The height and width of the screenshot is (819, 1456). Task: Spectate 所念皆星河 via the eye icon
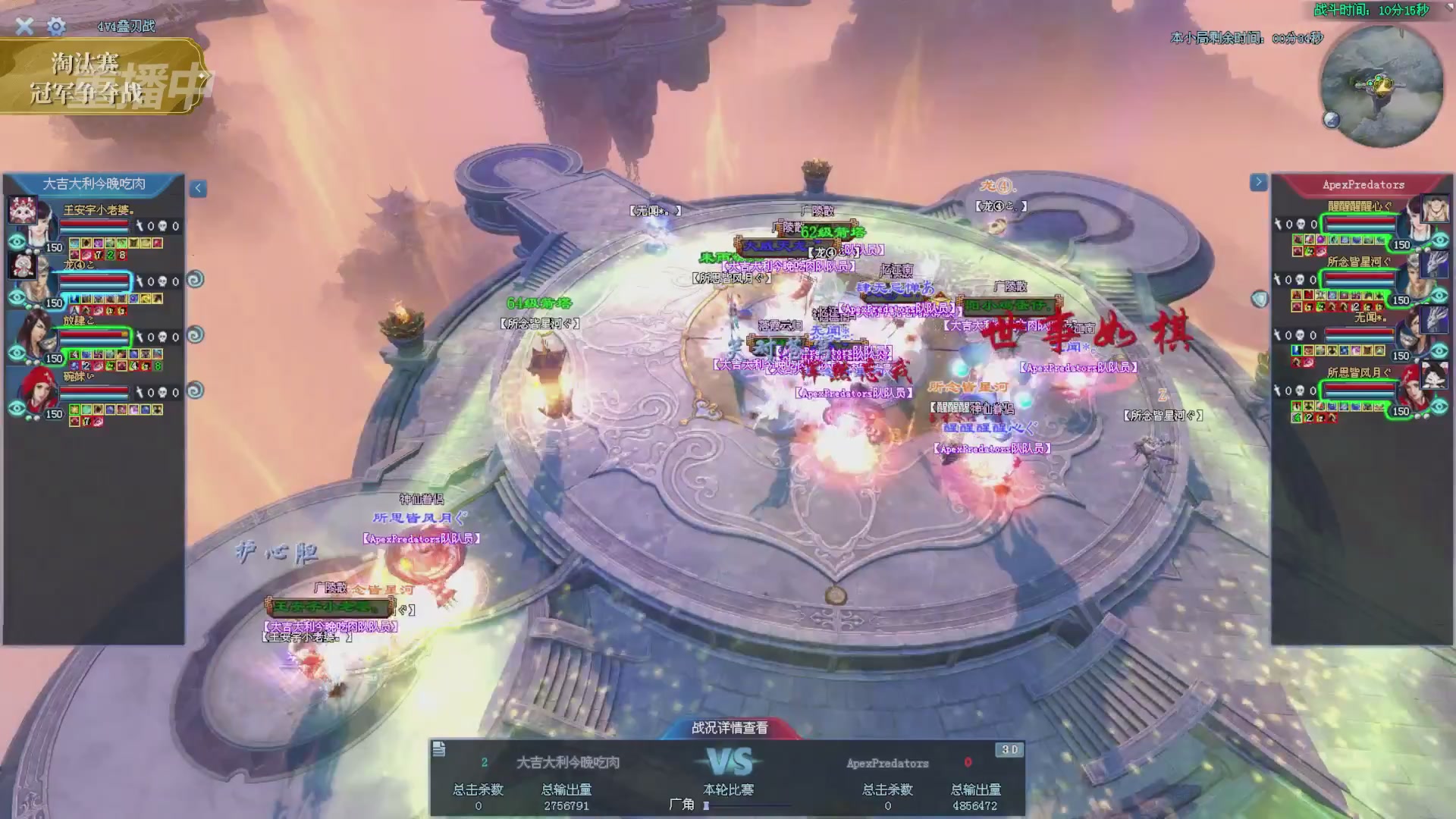pyautogui.click(x=1439, y=296)
